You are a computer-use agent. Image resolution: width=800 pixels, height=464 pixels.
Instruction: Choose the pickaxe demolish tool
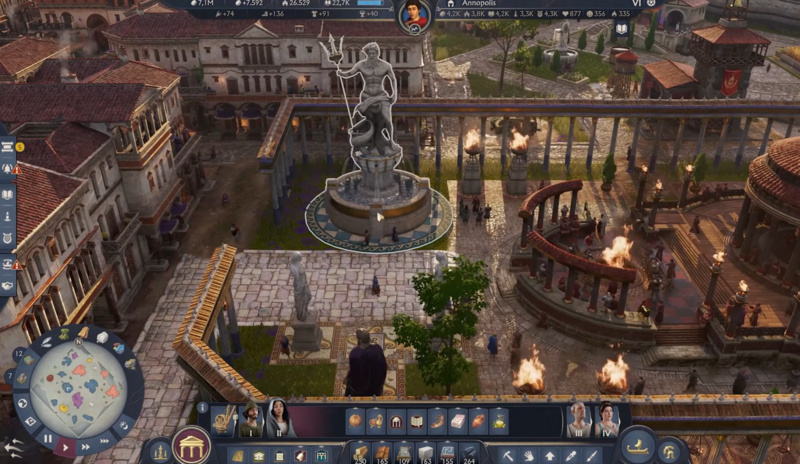507,456
